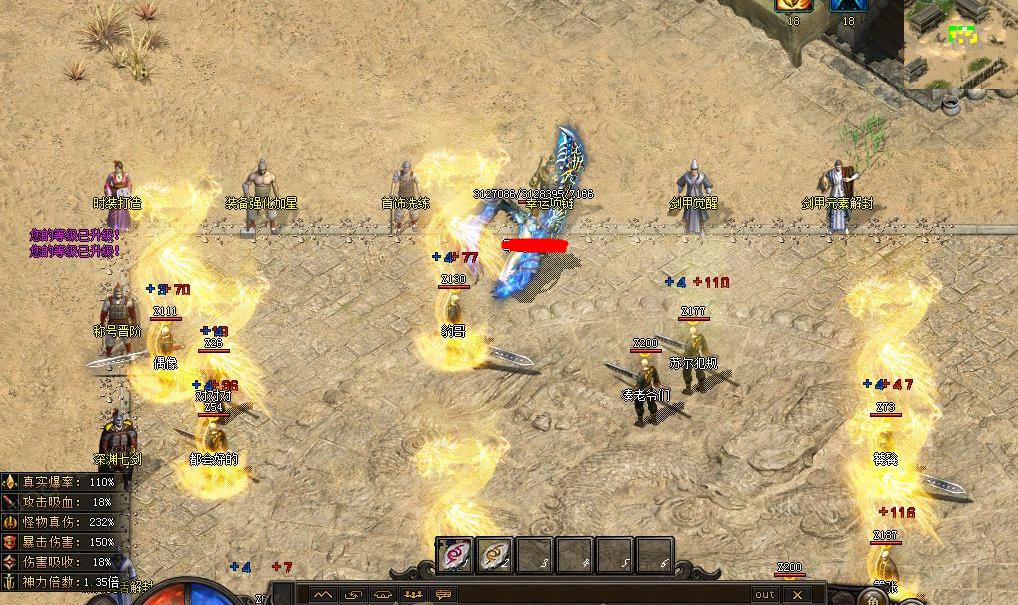Click the blue crossed-blades buff icon

point(848,5)
